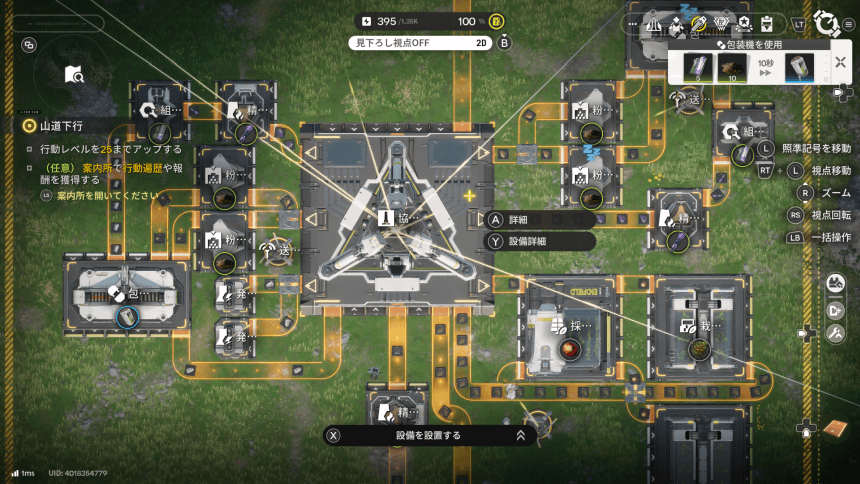Click the overlapping windows icon at top left
The width and height of the screenshot is (860, 484).
29,45
